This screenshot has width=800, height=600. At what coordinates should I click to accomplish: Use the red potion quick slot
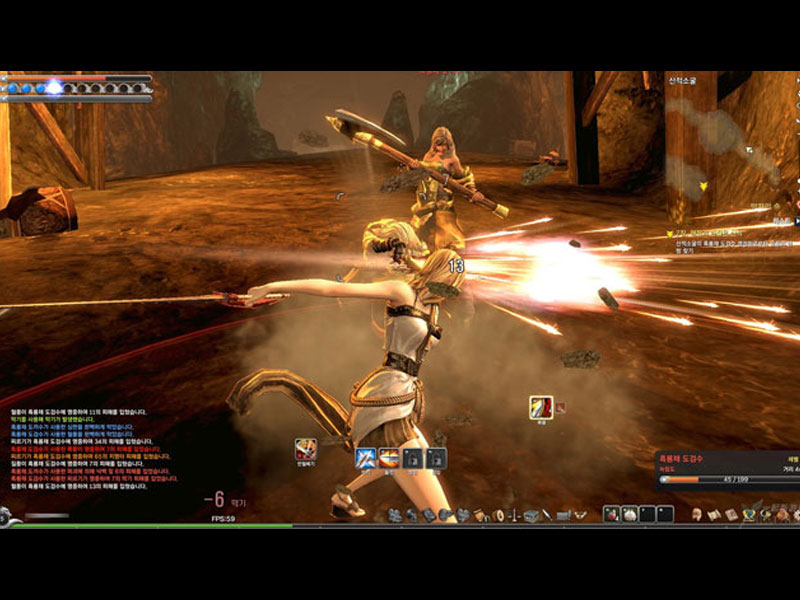click(611, 513)
